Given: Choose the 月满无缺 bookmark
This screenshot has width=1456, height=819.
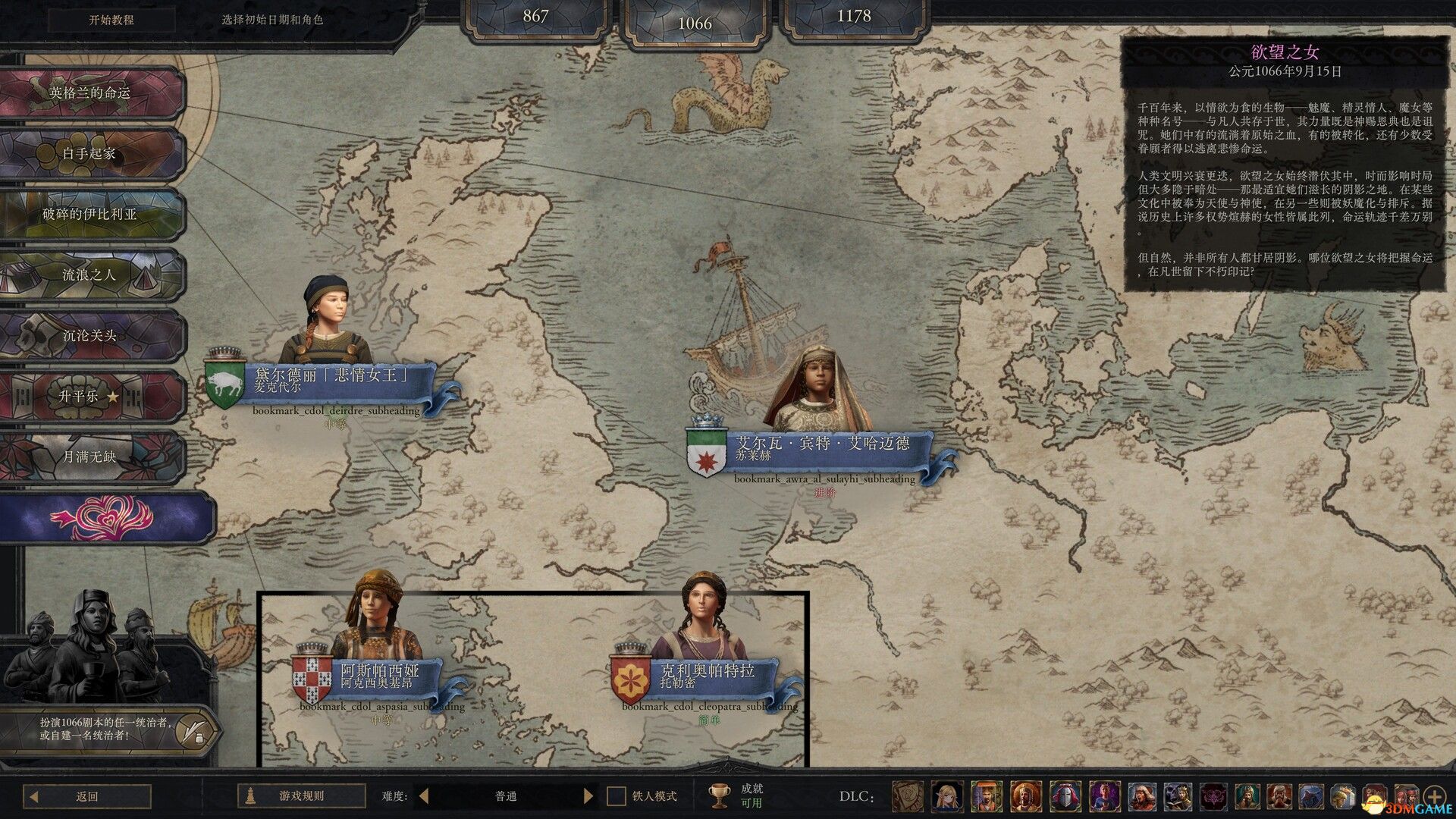Looking at the screenshot, I should click(x=91, y=457).
